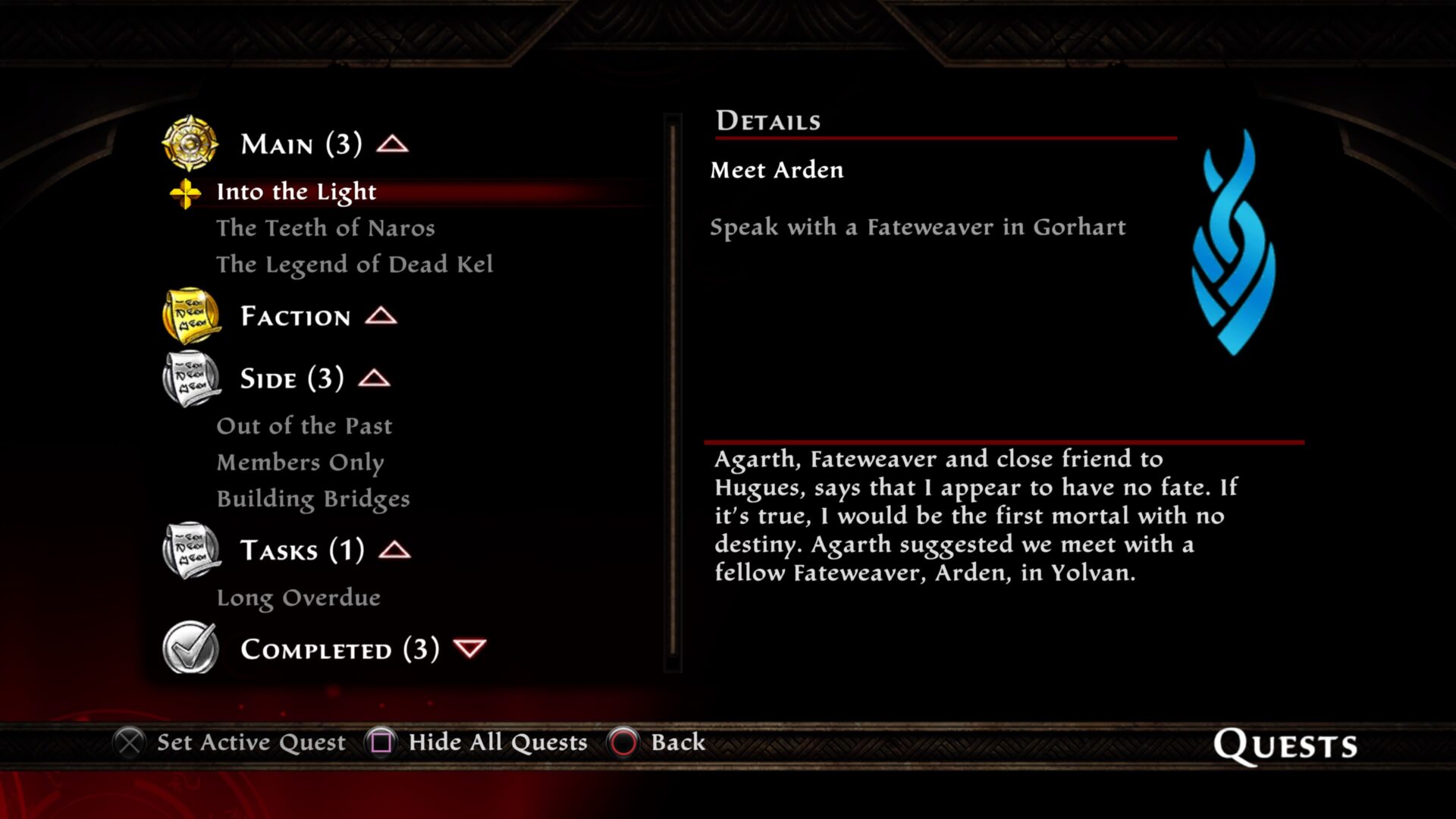Choose The Teeth of Naros quest
This screenshot has width=1456, height=819.
pyautogui.click(x=325, y=228)
